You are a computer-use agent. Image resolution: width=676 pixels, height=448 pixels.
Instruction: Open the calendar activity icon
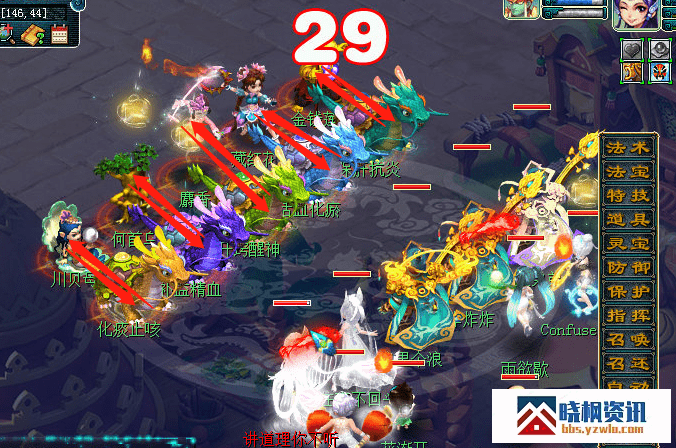(58, 33)
